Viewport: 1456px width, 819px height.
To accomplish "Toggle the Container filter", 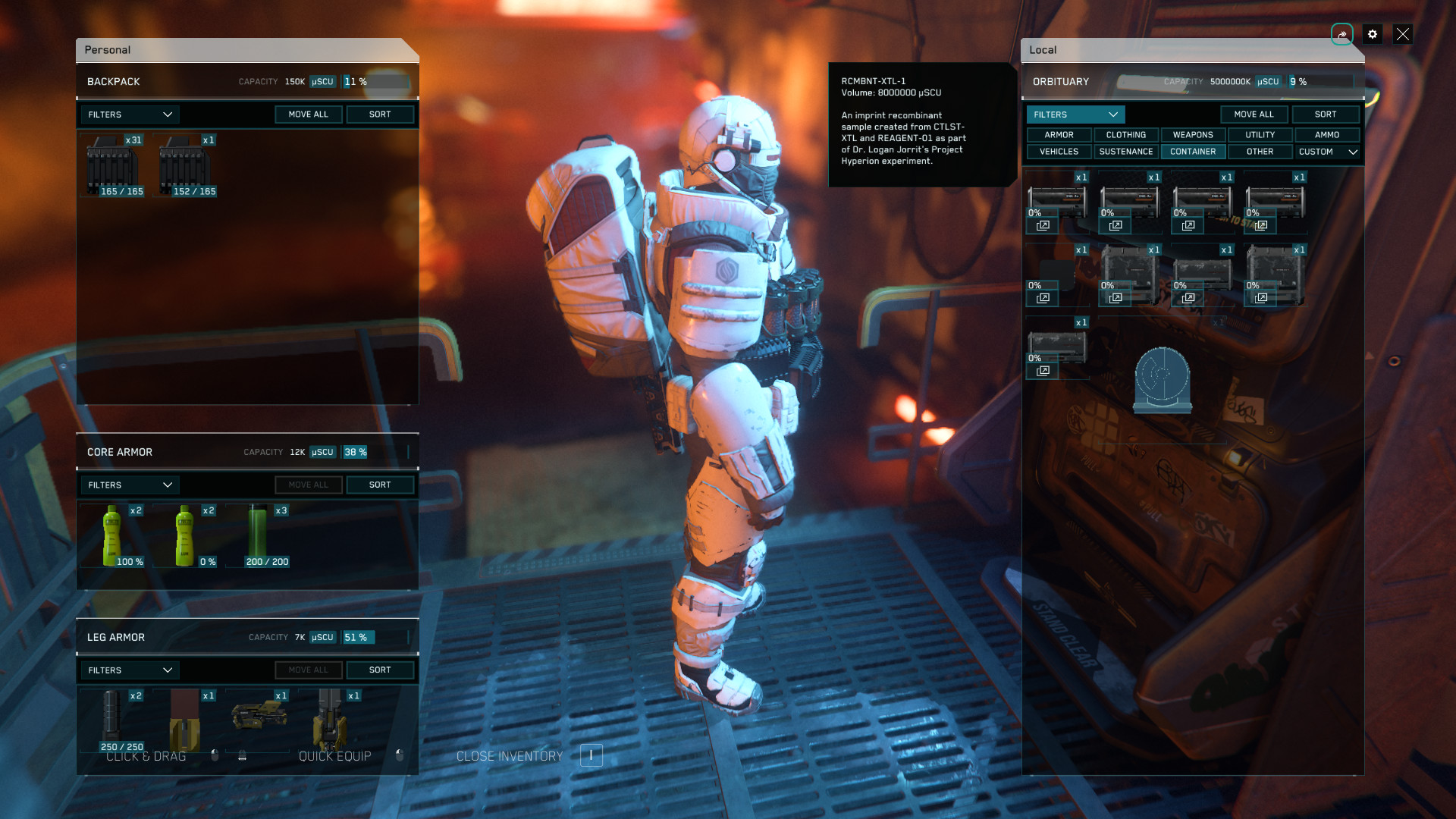I will (1193, 152).
